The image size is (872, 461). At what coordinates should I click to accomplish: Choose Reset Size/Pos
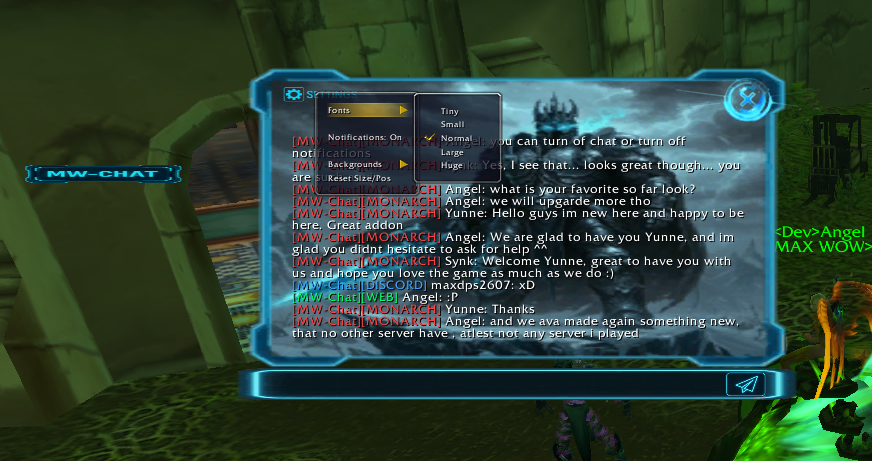(x=359, y=177)
